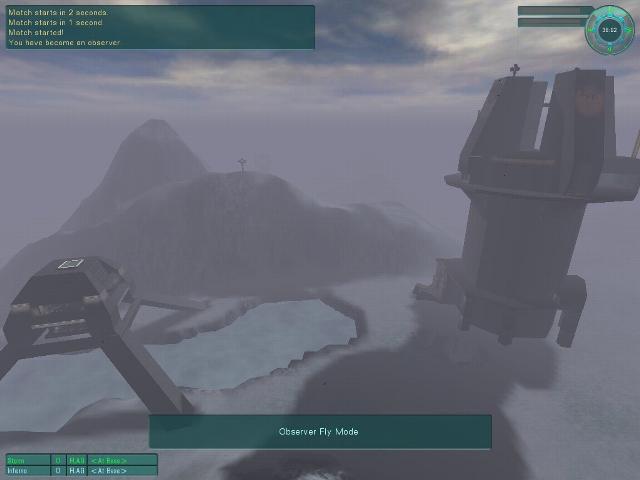
Task: Click the Observer Fly Mode panel
Action: [x=320, y=432]
